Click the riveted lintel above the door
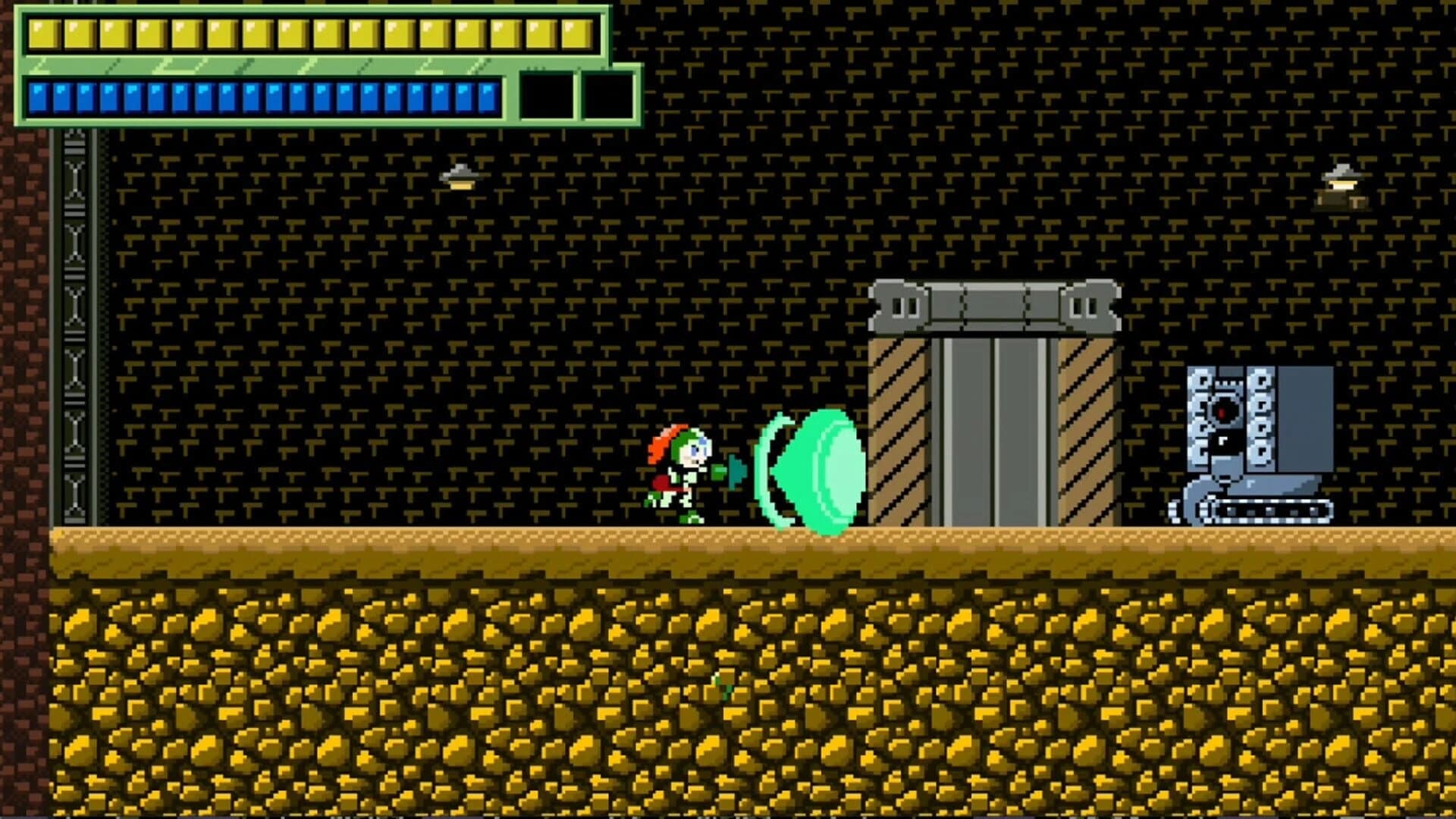1456x819 pixels. point(993,307)
